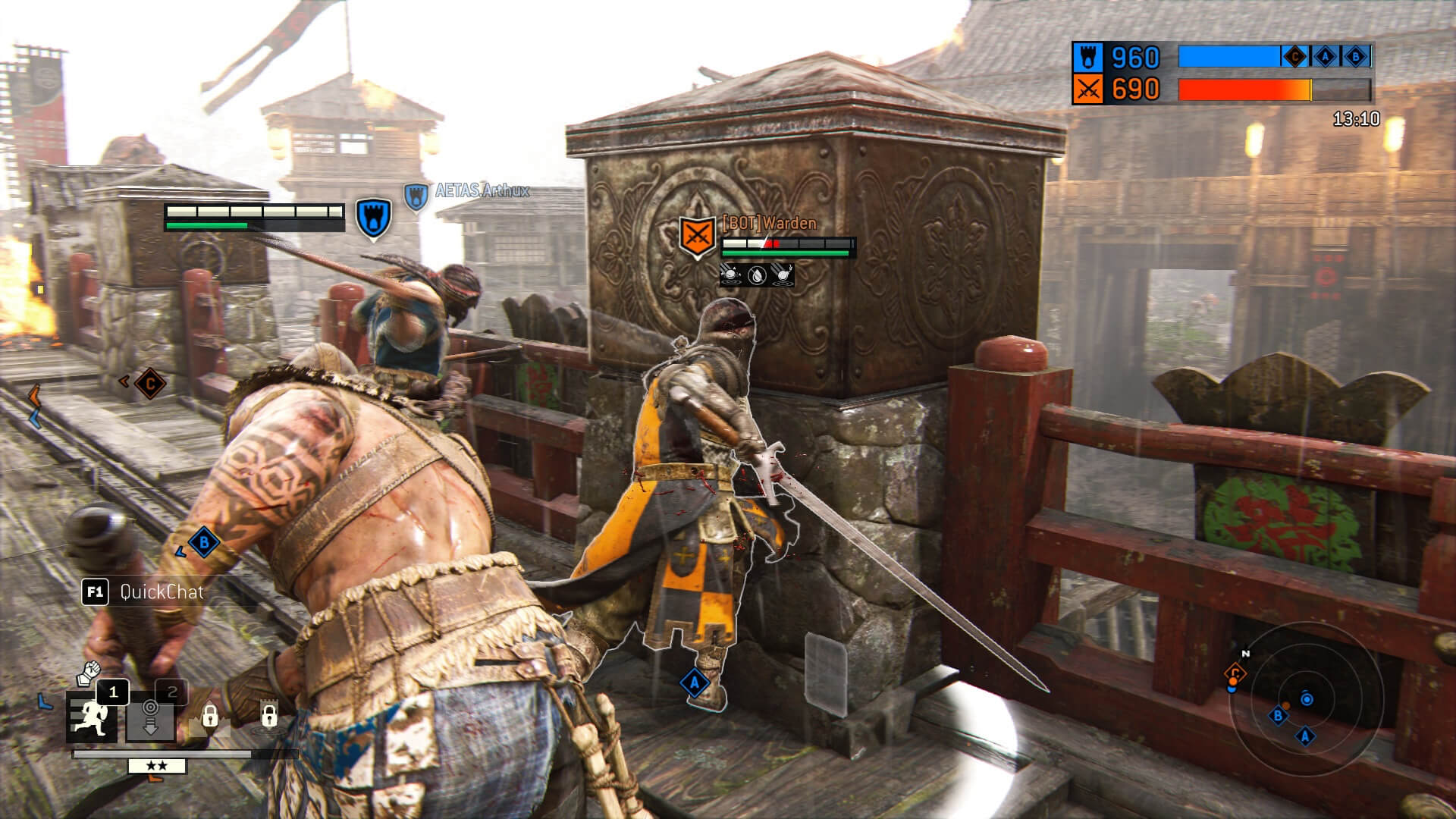Click the orange crossed-swords faction icon

[1088, 89]
